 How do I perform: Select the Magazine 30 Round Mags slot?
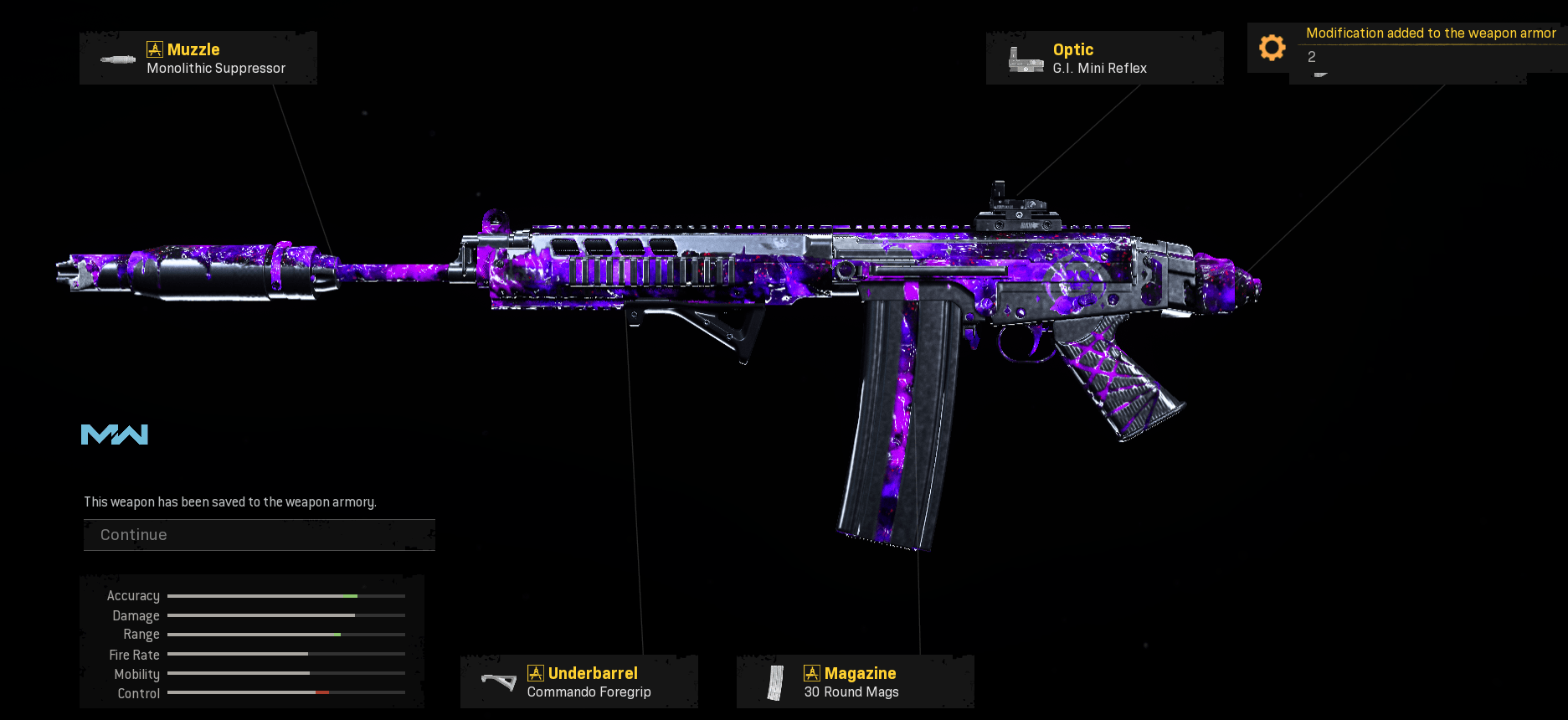tap(855, 681)
